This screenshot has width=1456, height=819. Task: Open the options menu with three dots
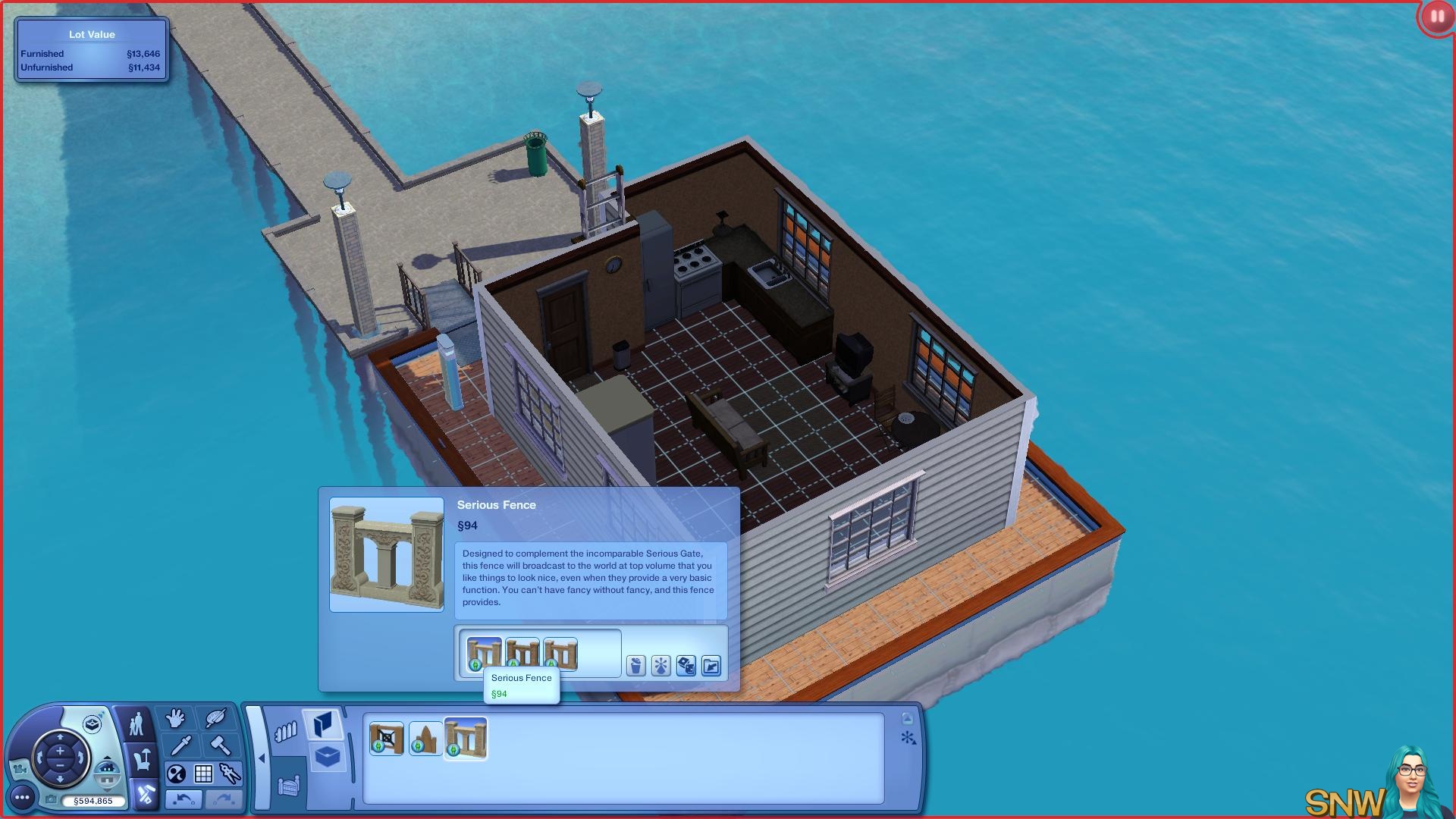pos(22,797)
